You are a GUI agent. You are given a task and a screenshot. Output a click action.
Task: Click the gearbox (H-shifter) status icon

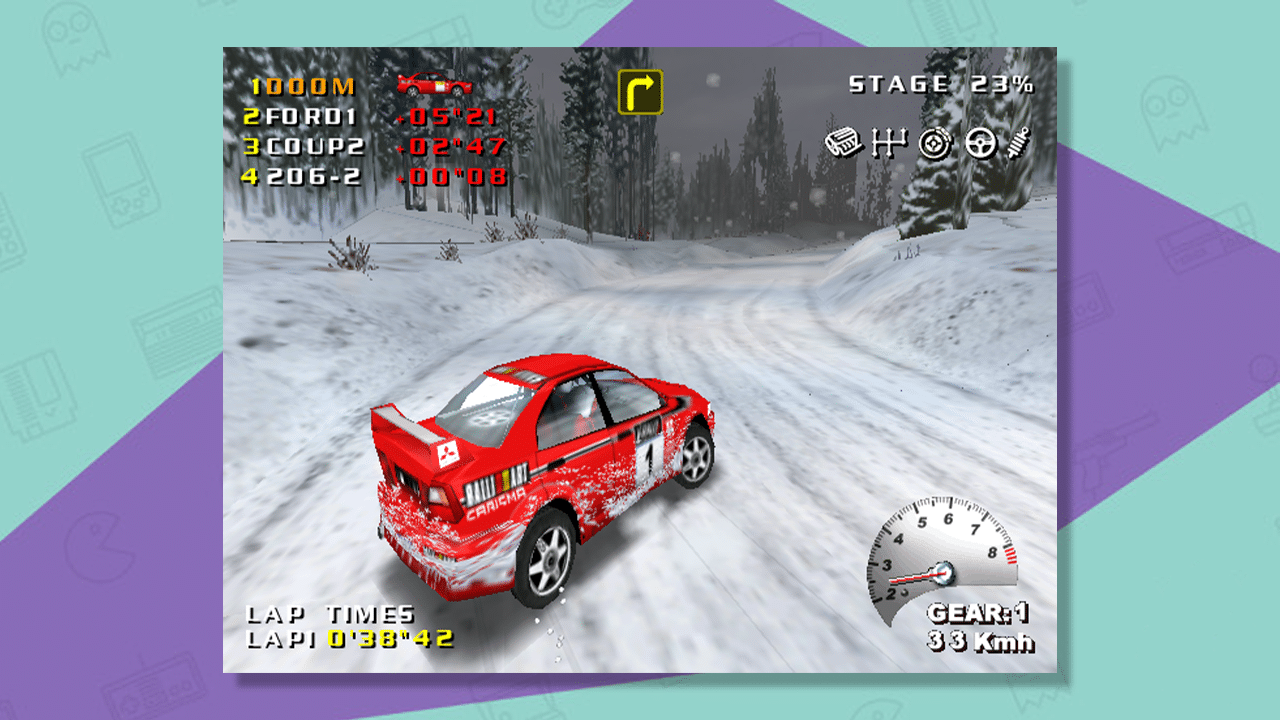888,143
